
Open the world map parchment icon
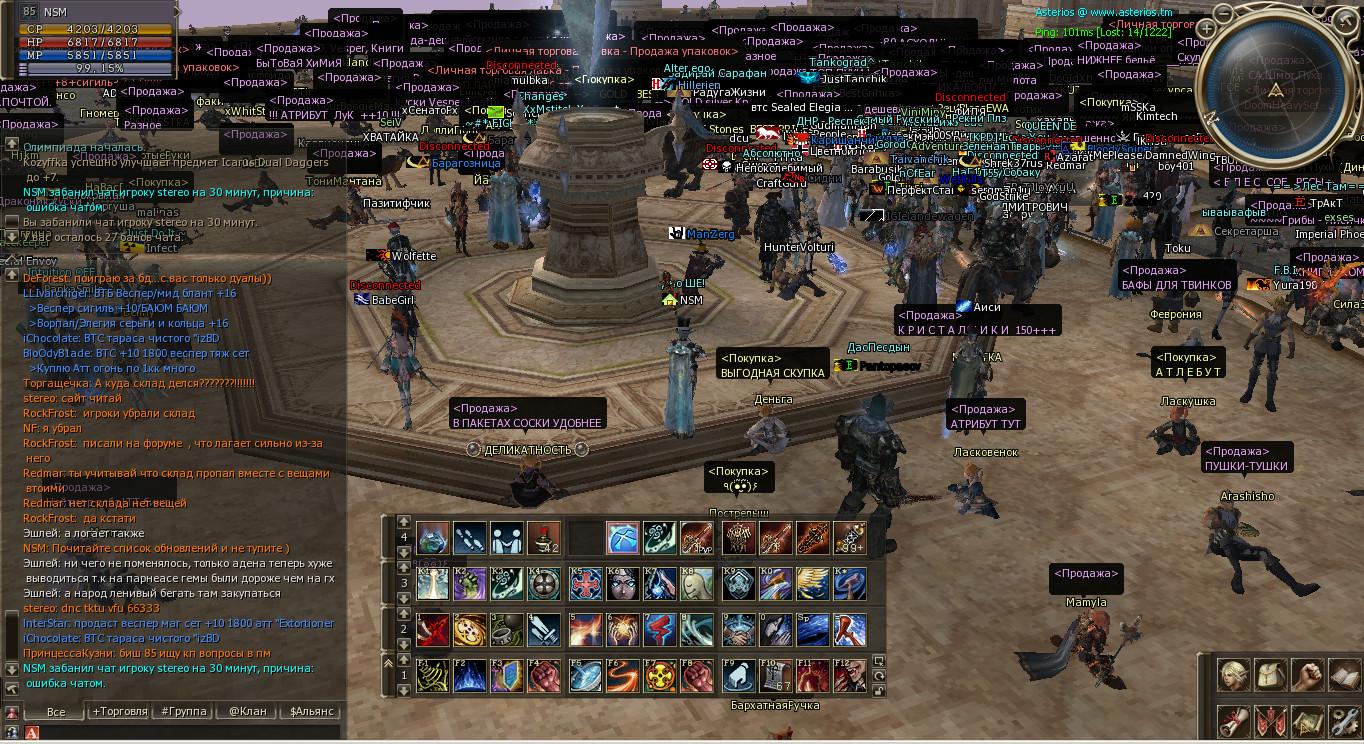click(1308, 720)
